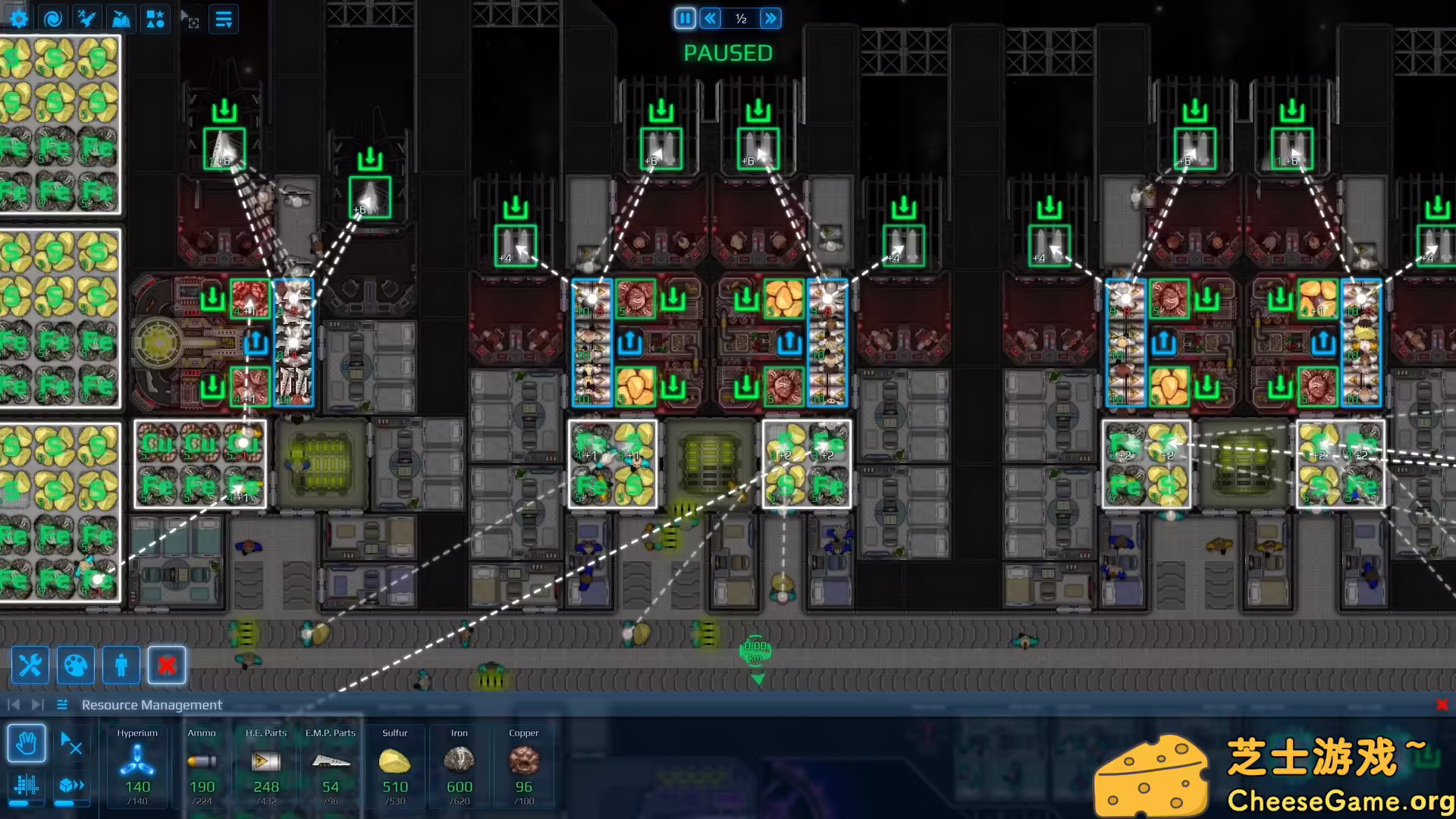Select the Sulfur resource thumbnail
This screenshot has height=819, width=1456.
pos(395,762)
